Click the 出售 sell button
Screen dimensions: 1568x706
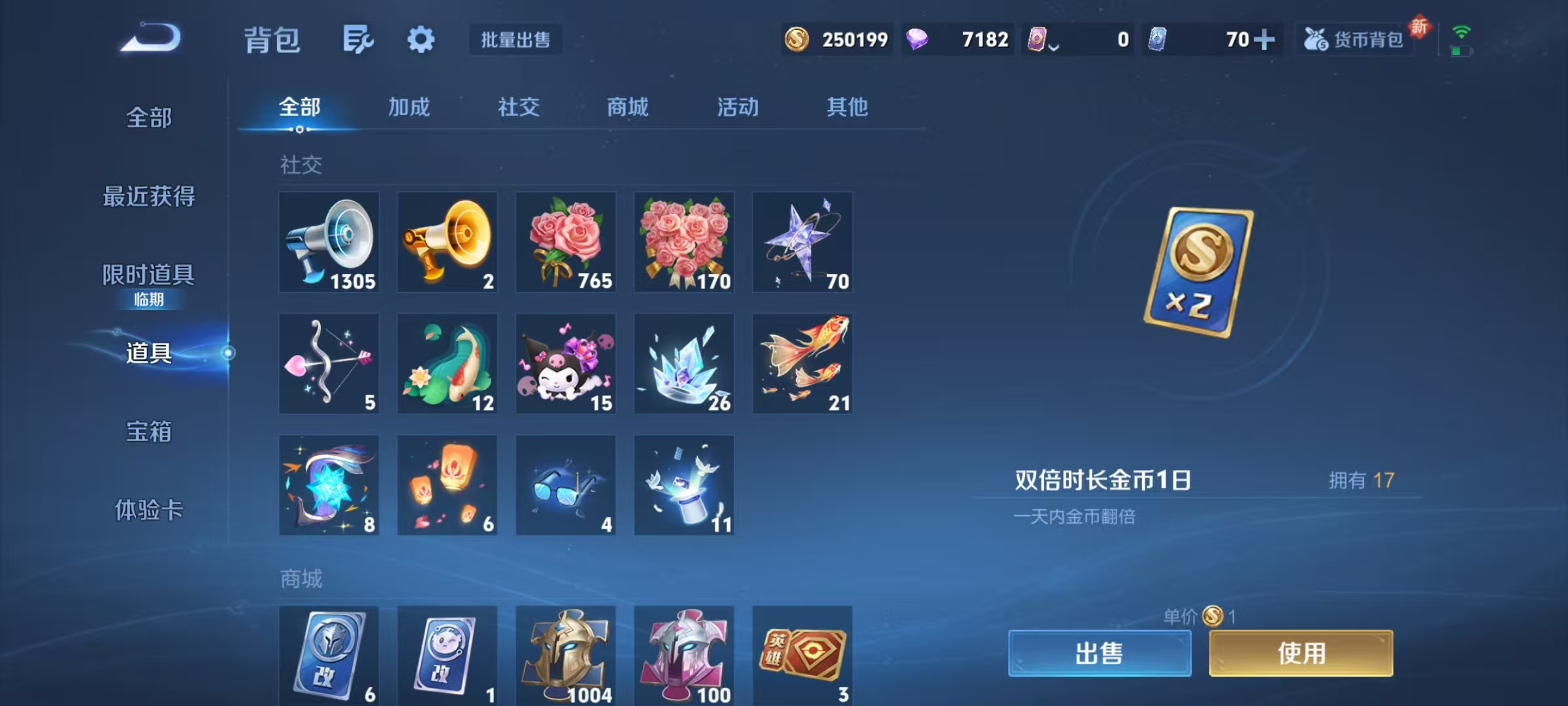[x=1101, y=654]
